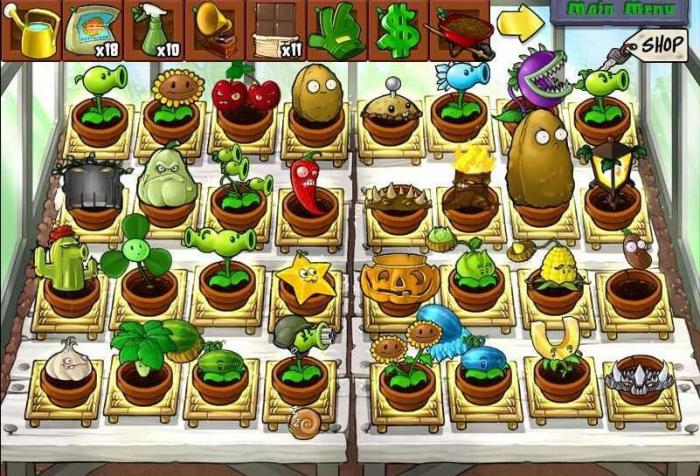This screenshot has height=476, width=700.
Task: Open the Shop tag
Action: tap(661, 45)
